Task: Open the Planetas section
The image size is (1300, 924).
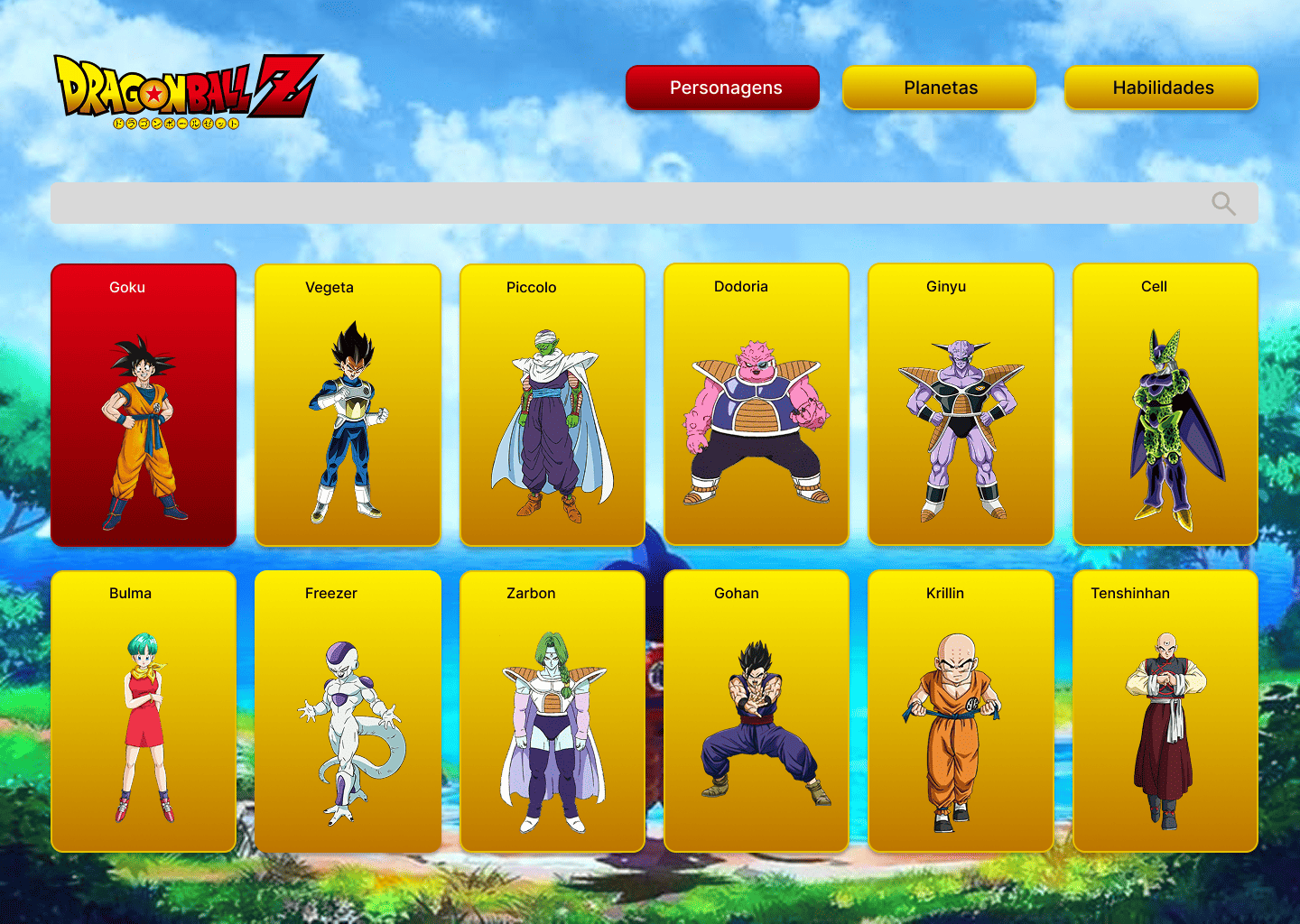Action: coord(939,88)
